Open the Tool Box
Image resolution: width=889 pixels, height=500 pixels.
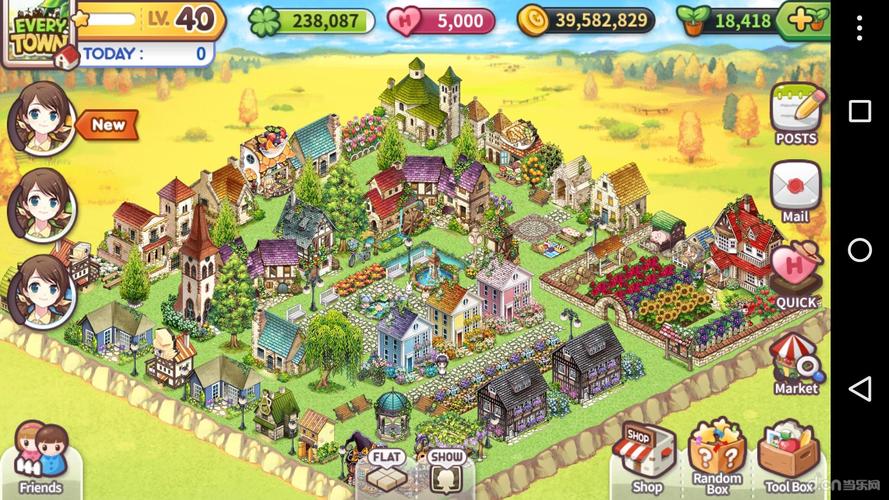pos(789,457)
